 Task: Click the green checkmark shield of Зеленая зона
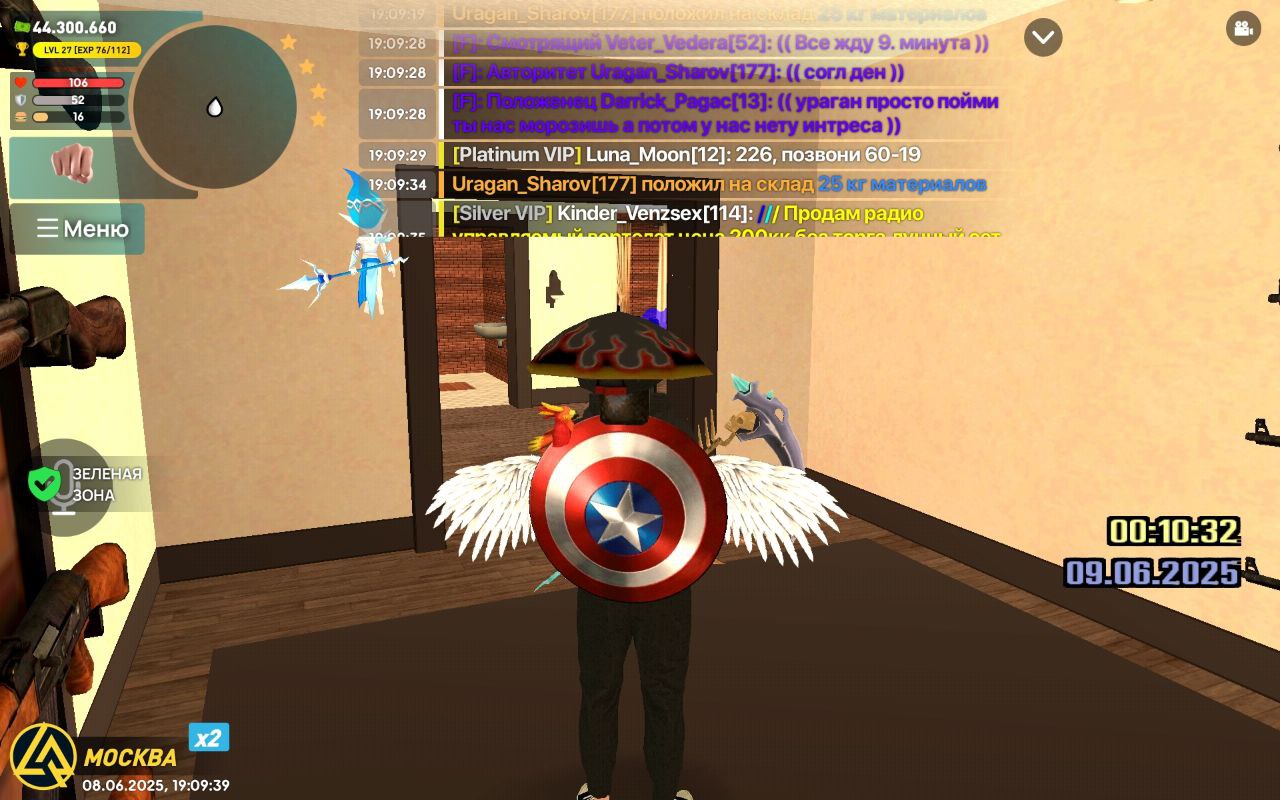[43, 483]
